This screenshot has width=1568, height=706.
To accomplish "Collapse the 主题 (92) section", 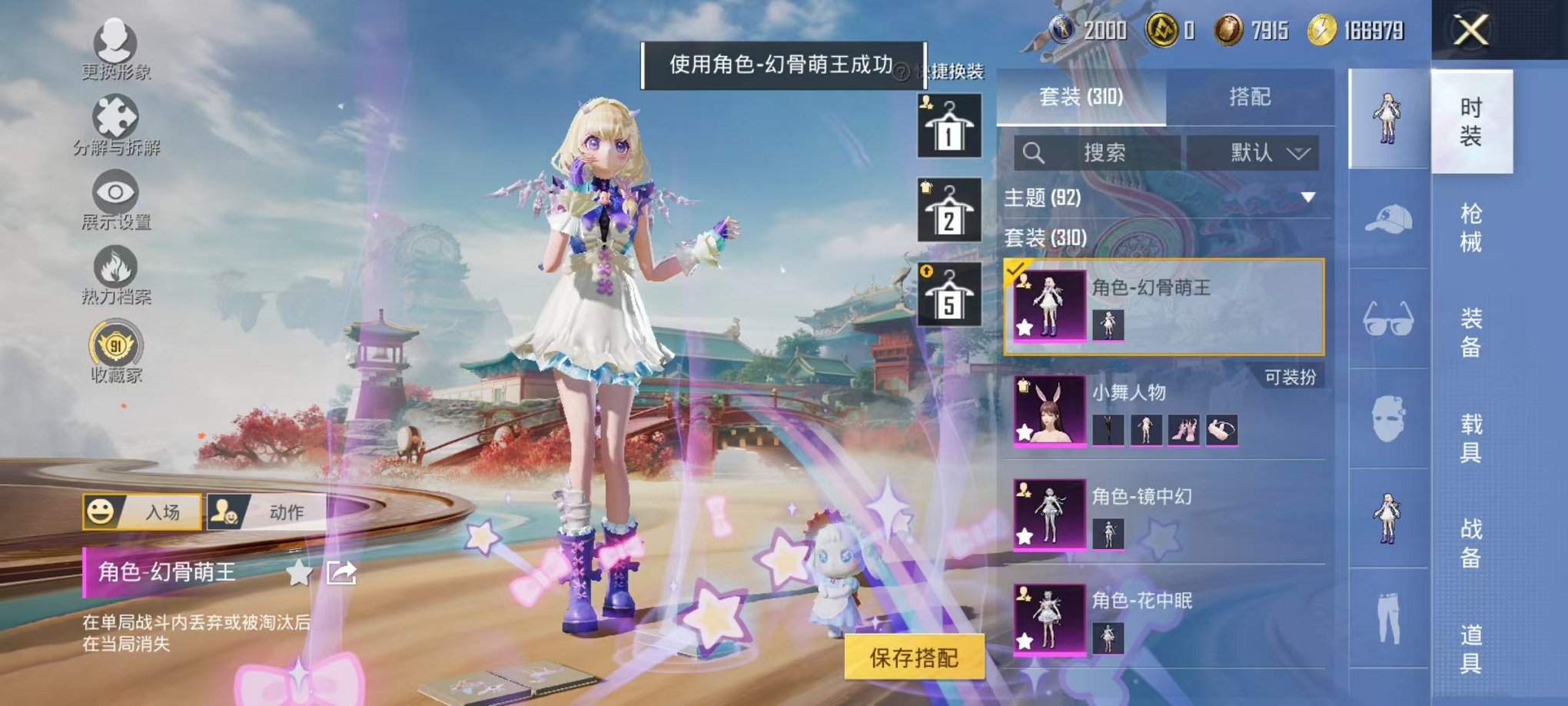I will click(x=1307, y=198).
